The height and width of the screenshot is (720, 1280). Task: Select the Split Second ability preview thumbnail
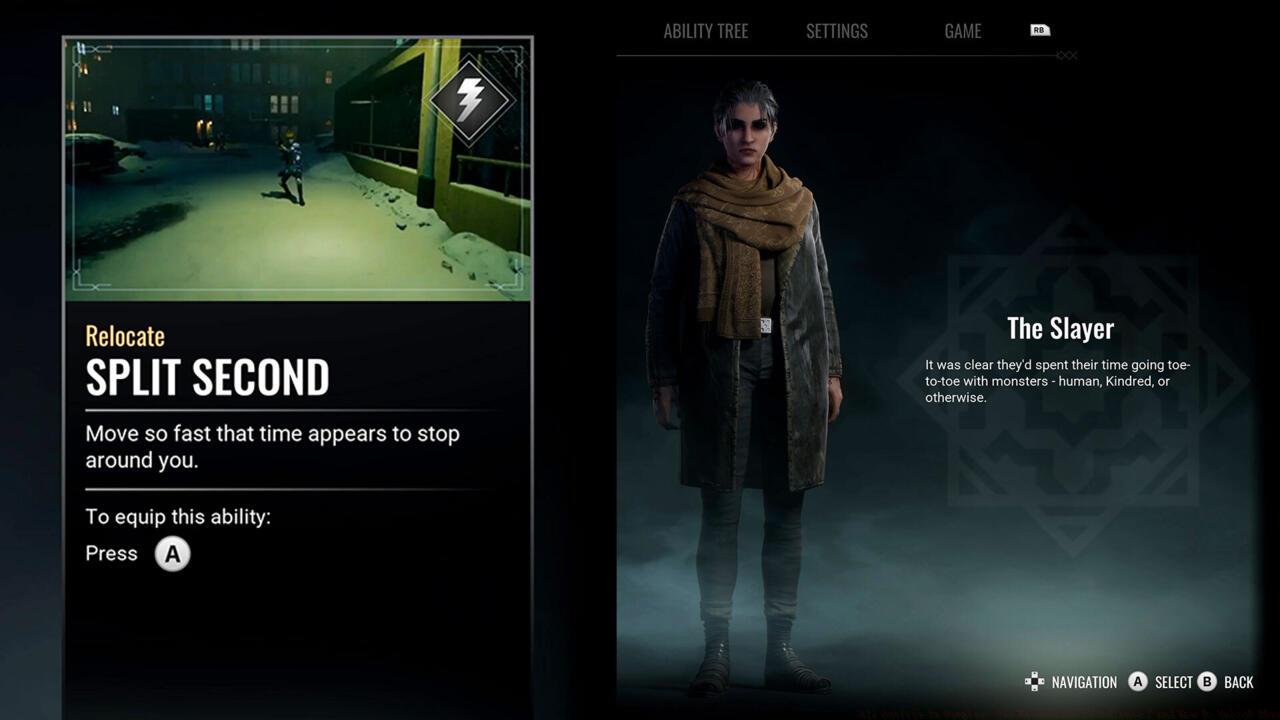(x=297, y=169)
